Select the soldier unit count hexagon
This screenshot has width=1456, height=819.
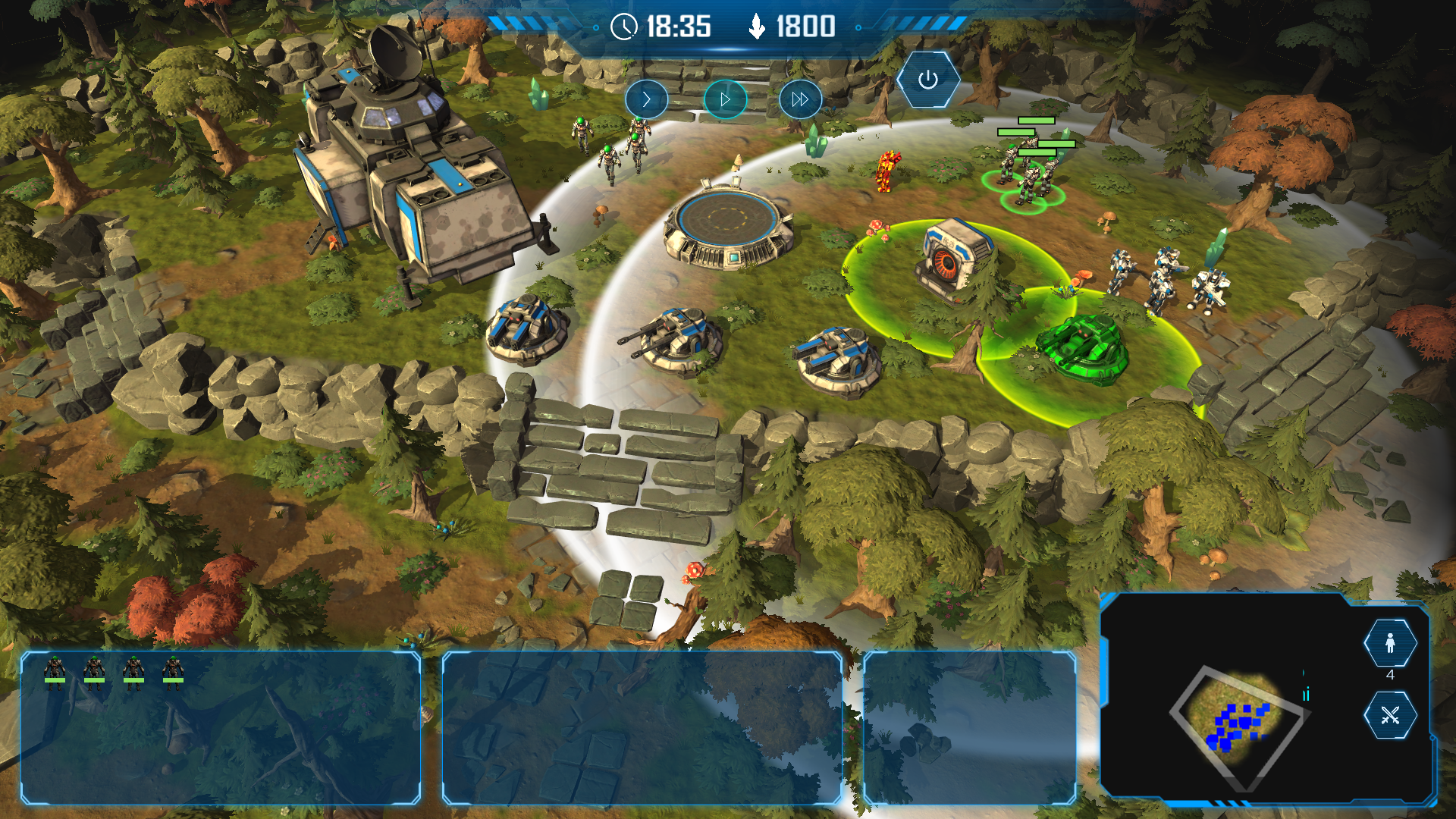pyautogui.click(x=1390, y=643)
